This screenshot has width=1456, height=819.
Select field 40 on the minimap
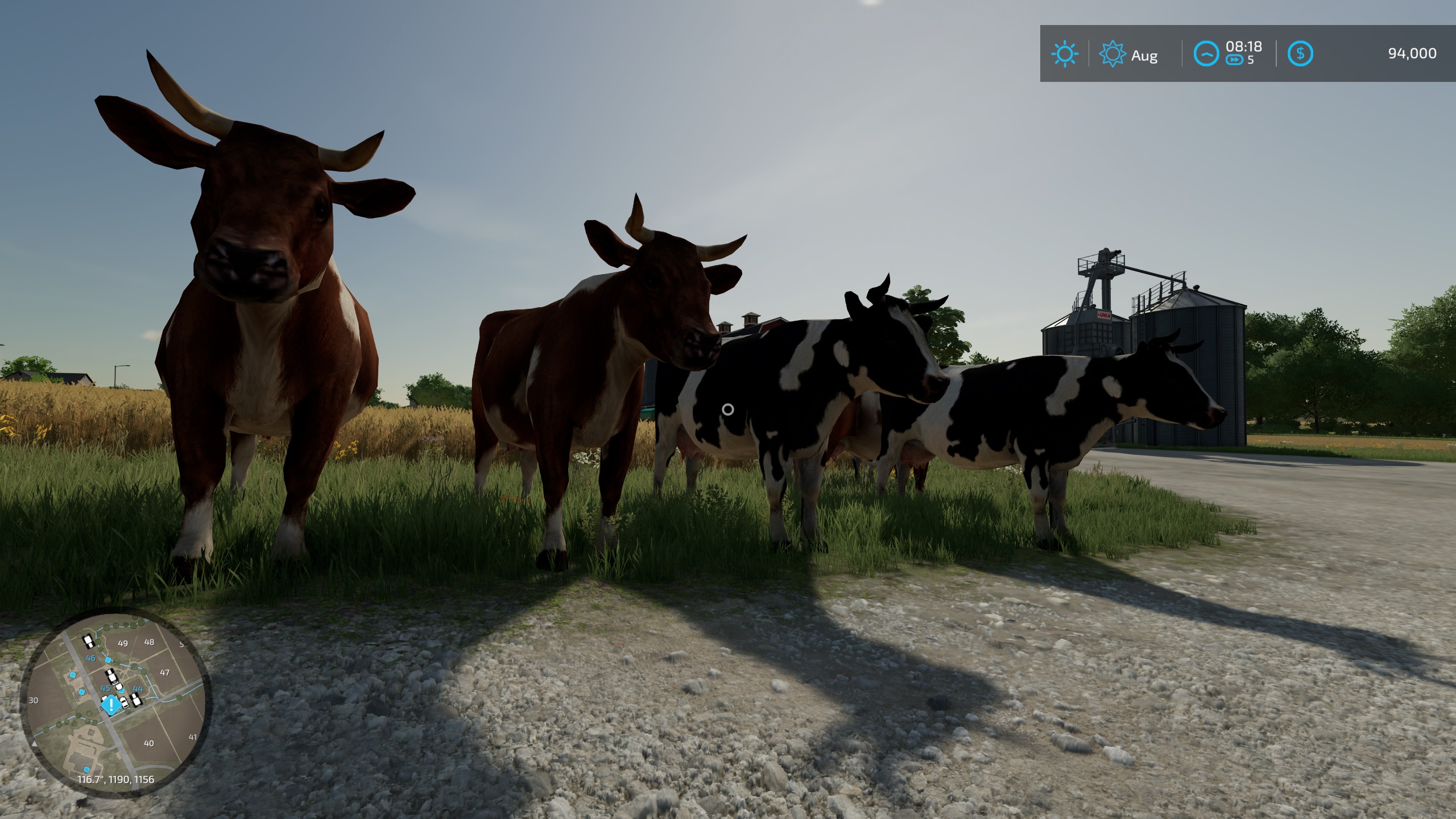tap(148, 743)
